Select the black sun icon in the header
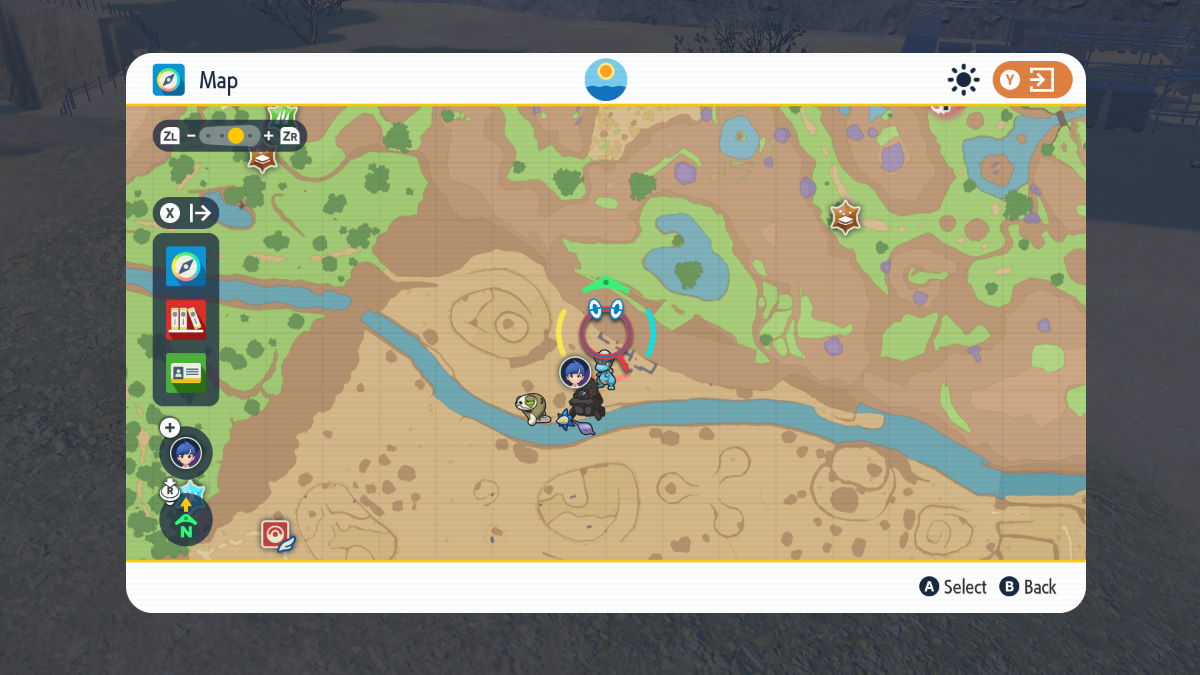Image resolution: width=1200 pixels, height=675 pixels. pos(963,80)
